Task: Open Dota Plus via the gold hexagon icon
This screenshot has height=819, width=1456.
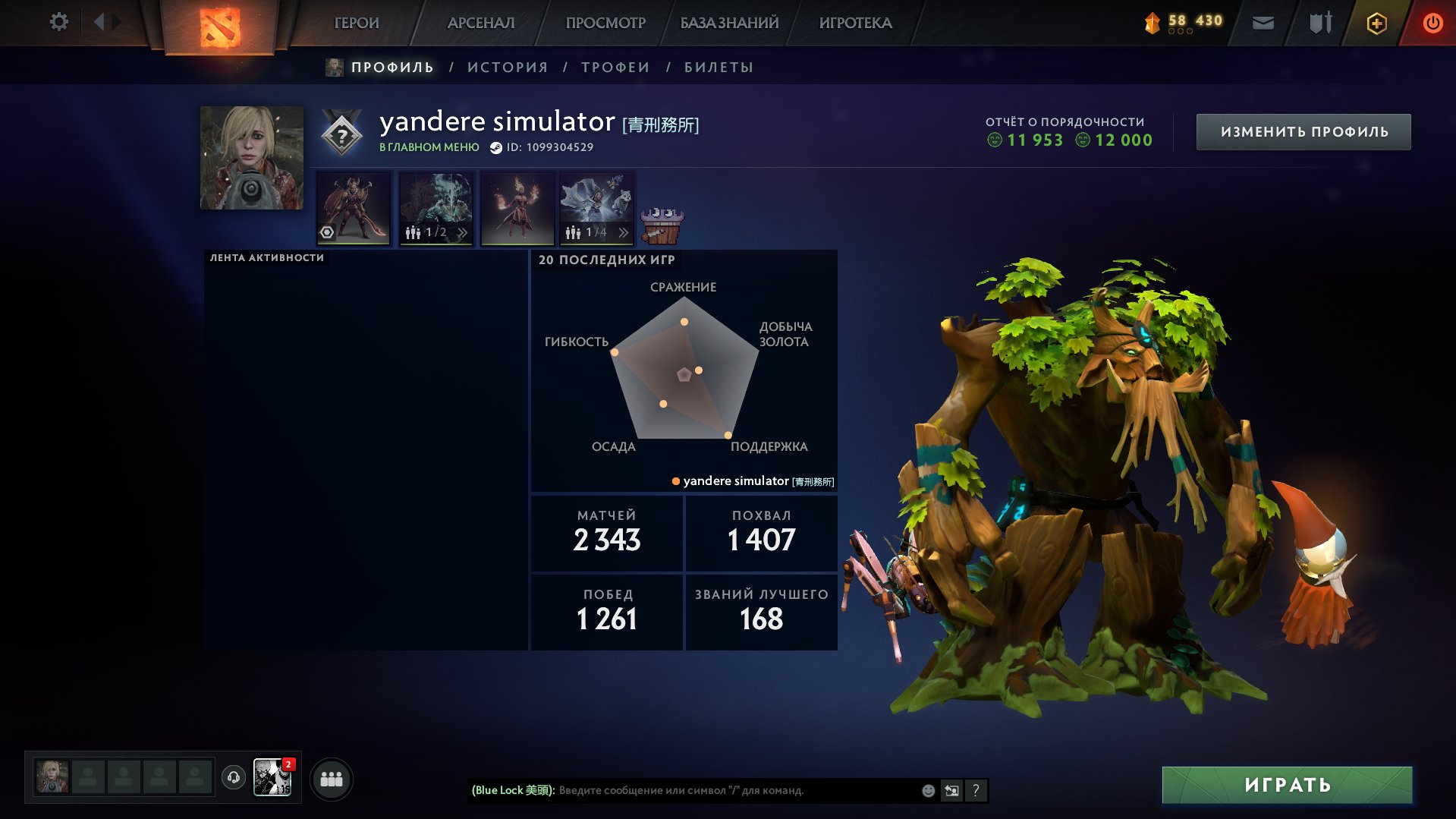Action: click(x=1376, y=23)
